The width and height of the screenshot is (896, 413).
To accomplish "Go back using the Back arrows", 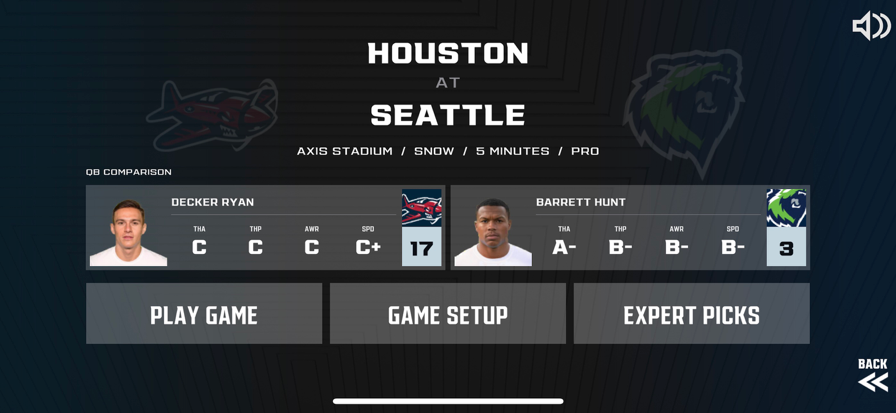I will tap(872, 375).
